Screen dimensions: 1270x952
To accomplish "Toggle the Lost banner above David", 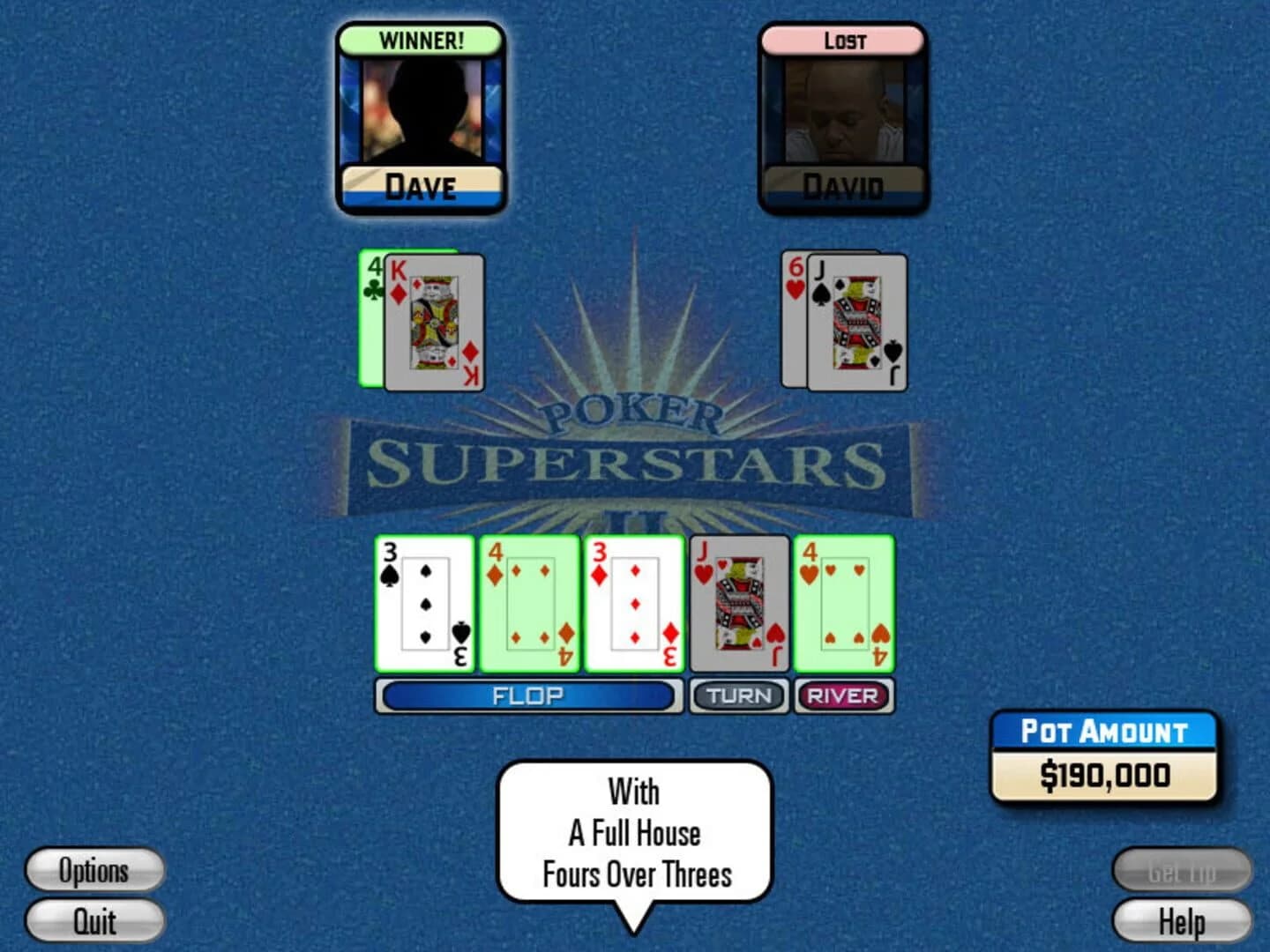I will pos(840,39).
